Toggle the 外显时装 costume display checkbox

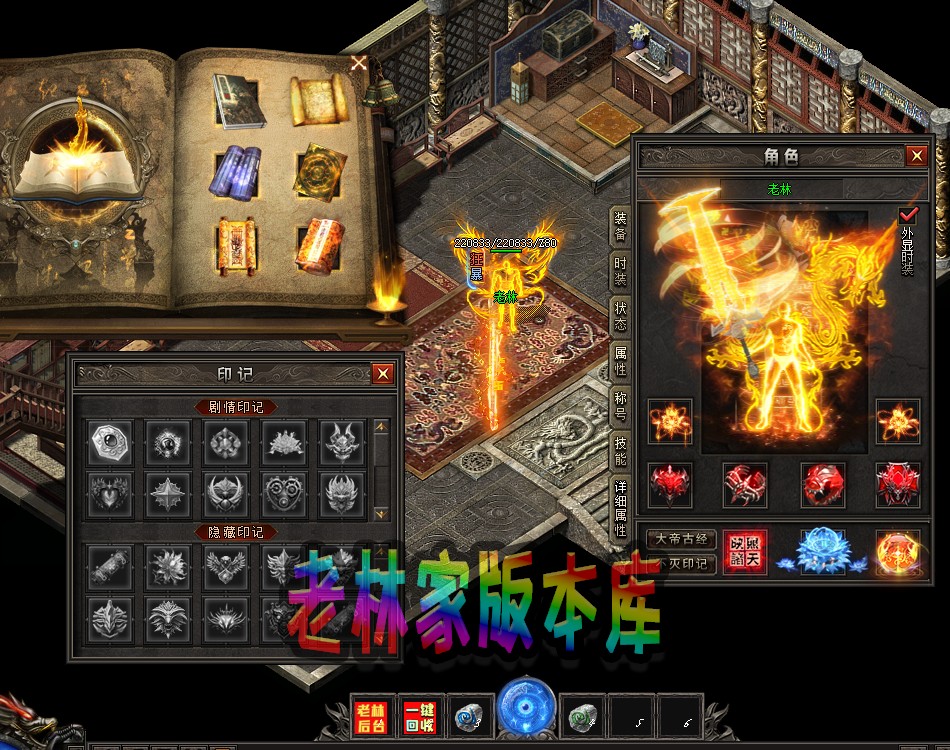click(x=908, y=215)
